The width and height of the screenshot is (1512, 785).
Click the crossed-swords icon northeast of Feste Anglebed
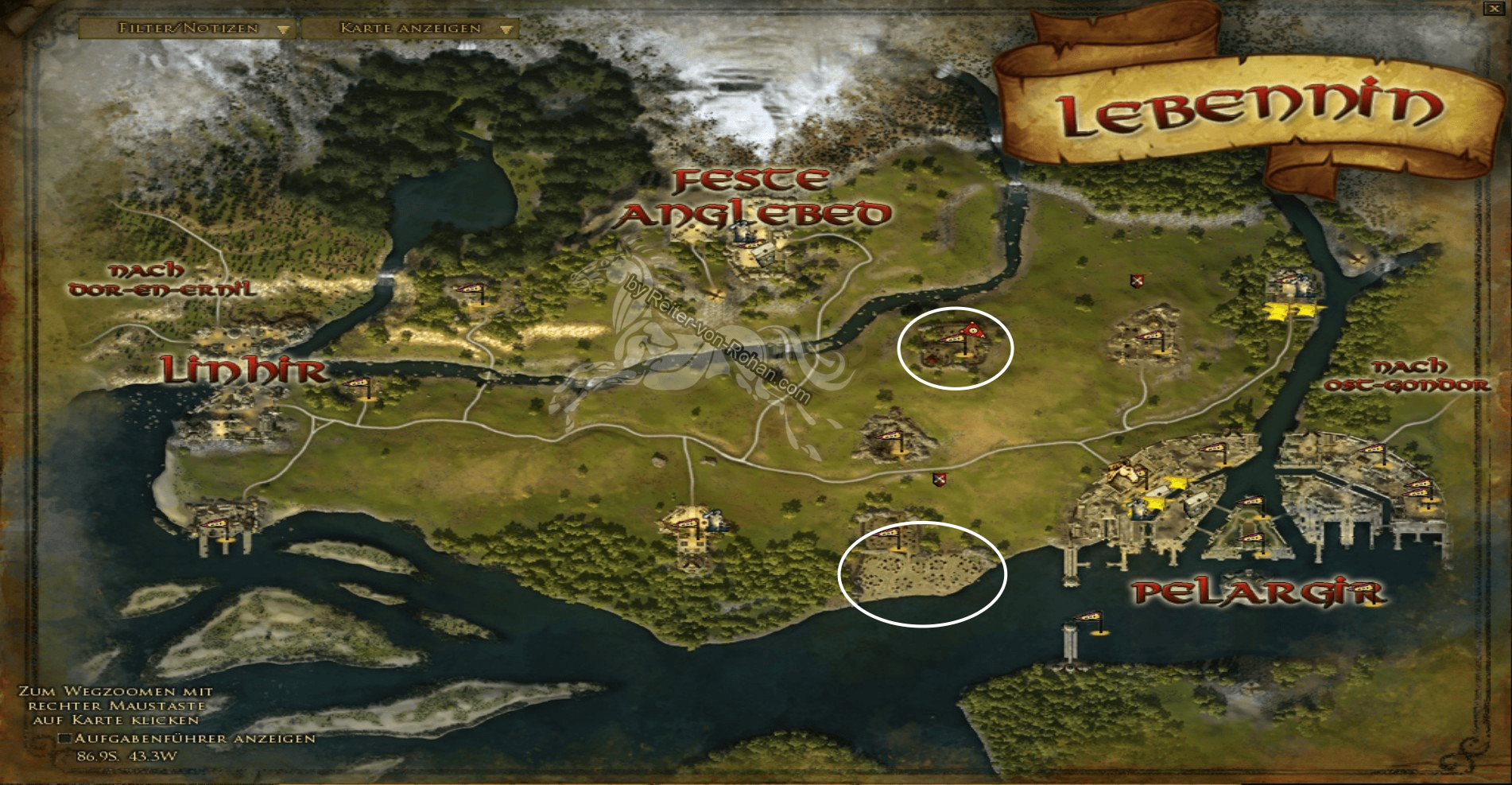click(1137, 280)
